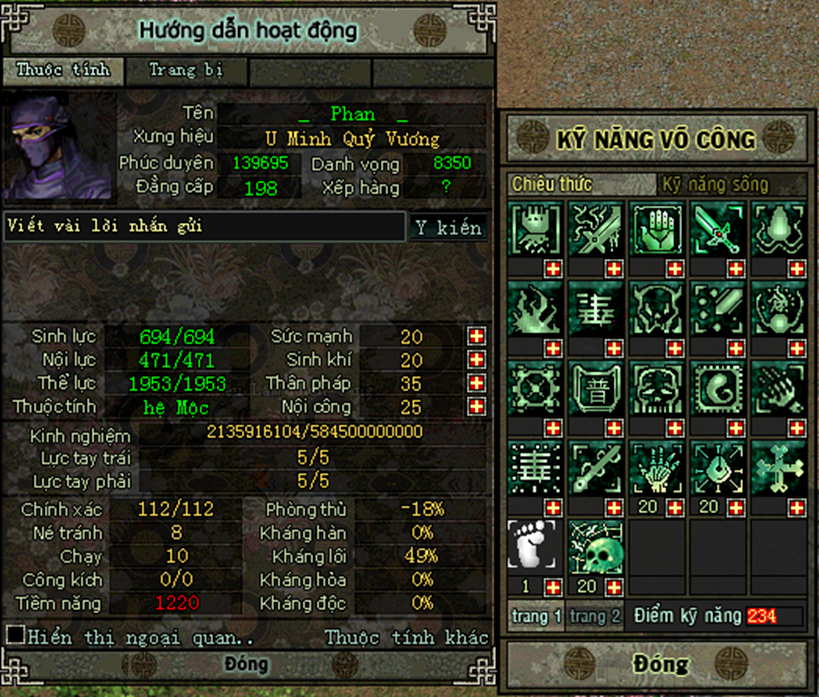Screen dimensions: 819x697
Task: Open Thuộc tính khác details
Action: point(406,637)
